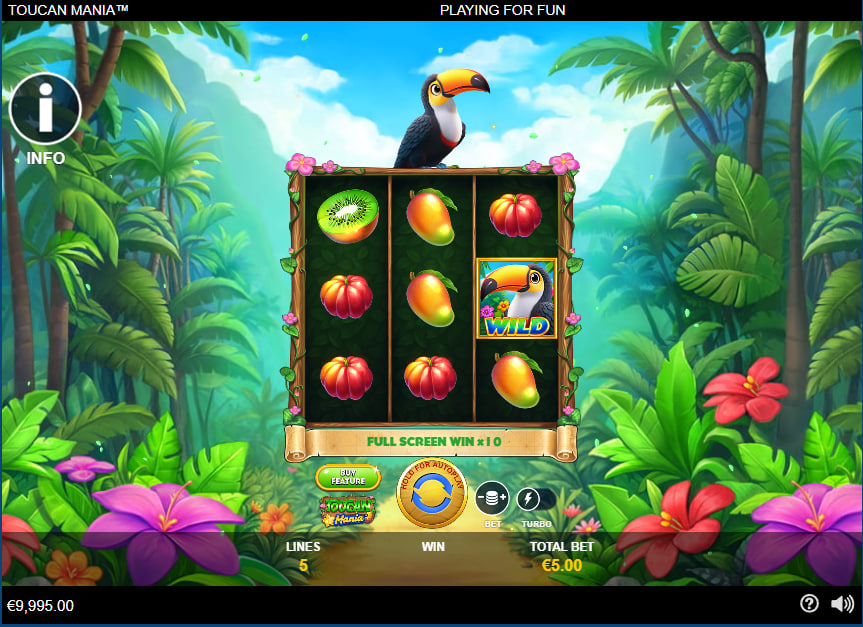
Task: Open the help question mark icon
Action: click(810, 604)
